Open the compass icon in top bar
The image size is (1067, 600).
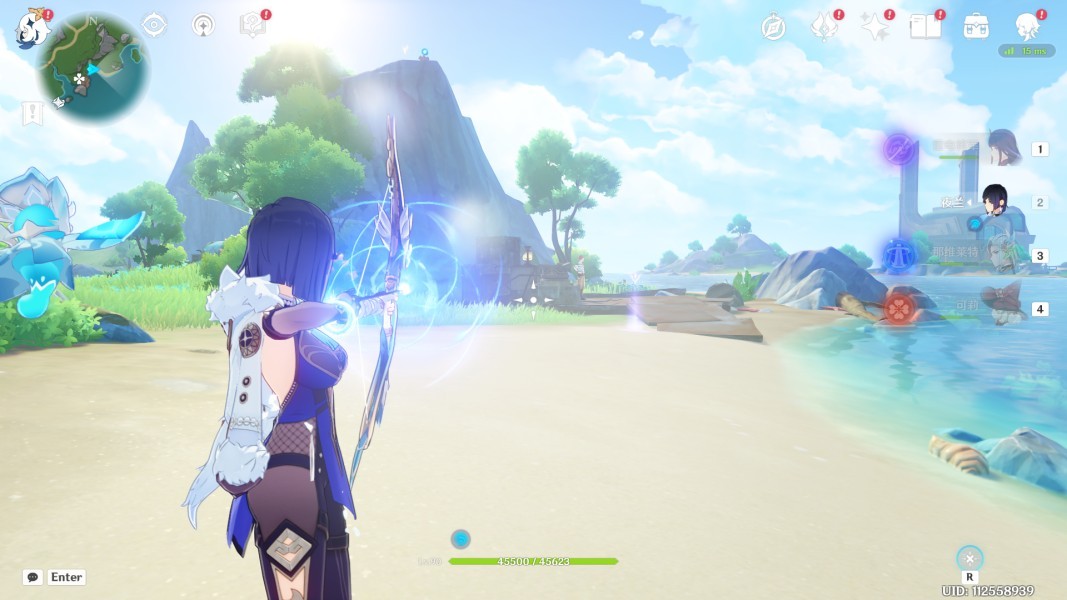pyautogui.click(x=773, y=27)
